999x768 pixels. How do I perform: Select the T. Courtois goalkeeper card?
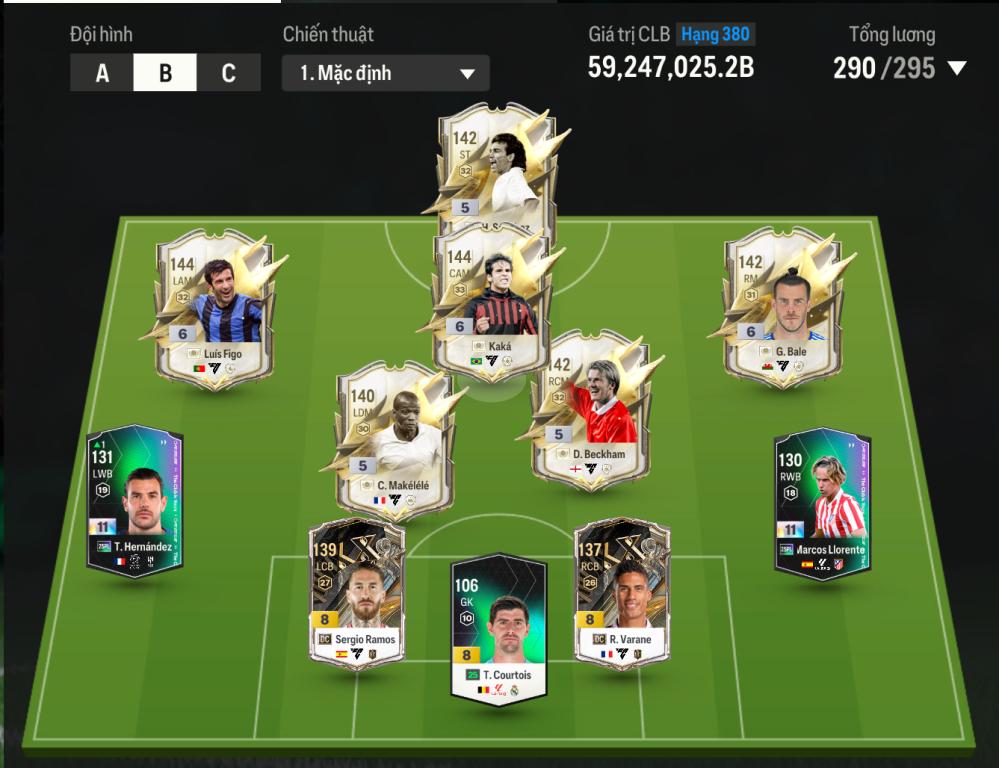498,628
